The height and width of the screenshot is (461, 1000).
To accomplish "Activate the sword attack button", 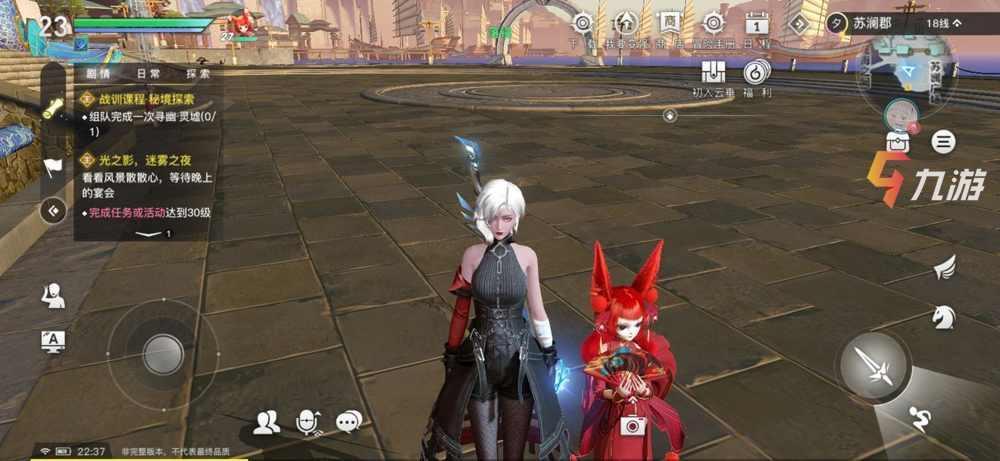I will [x=875, y=366].
